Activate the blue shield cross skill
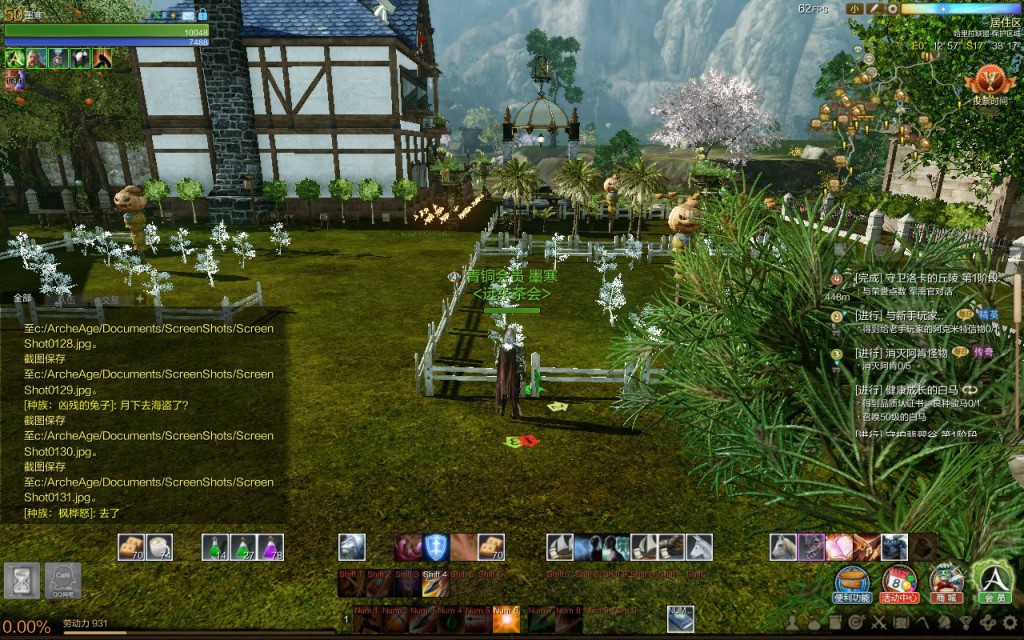Screen dimensions: 1024x640 coord(435,547)
